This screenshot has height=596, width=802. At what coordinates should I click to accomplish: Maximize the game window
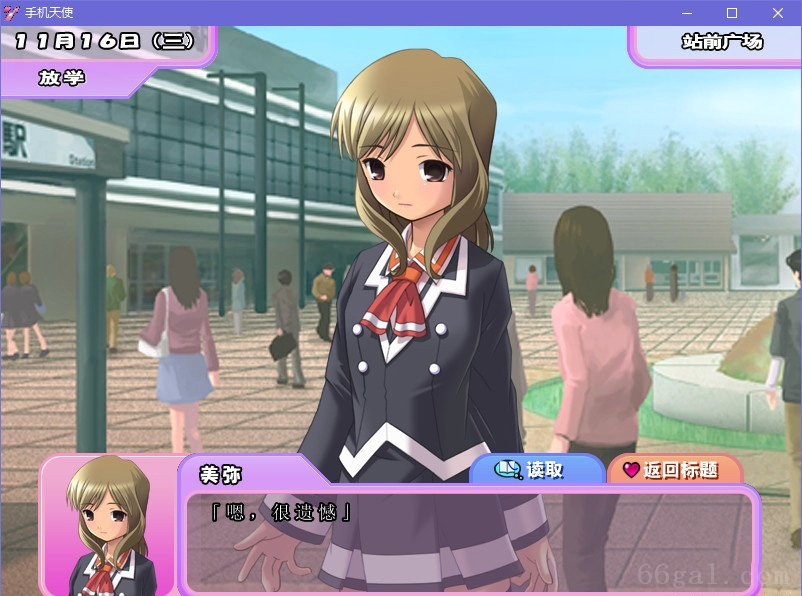(x=732, y=13)
